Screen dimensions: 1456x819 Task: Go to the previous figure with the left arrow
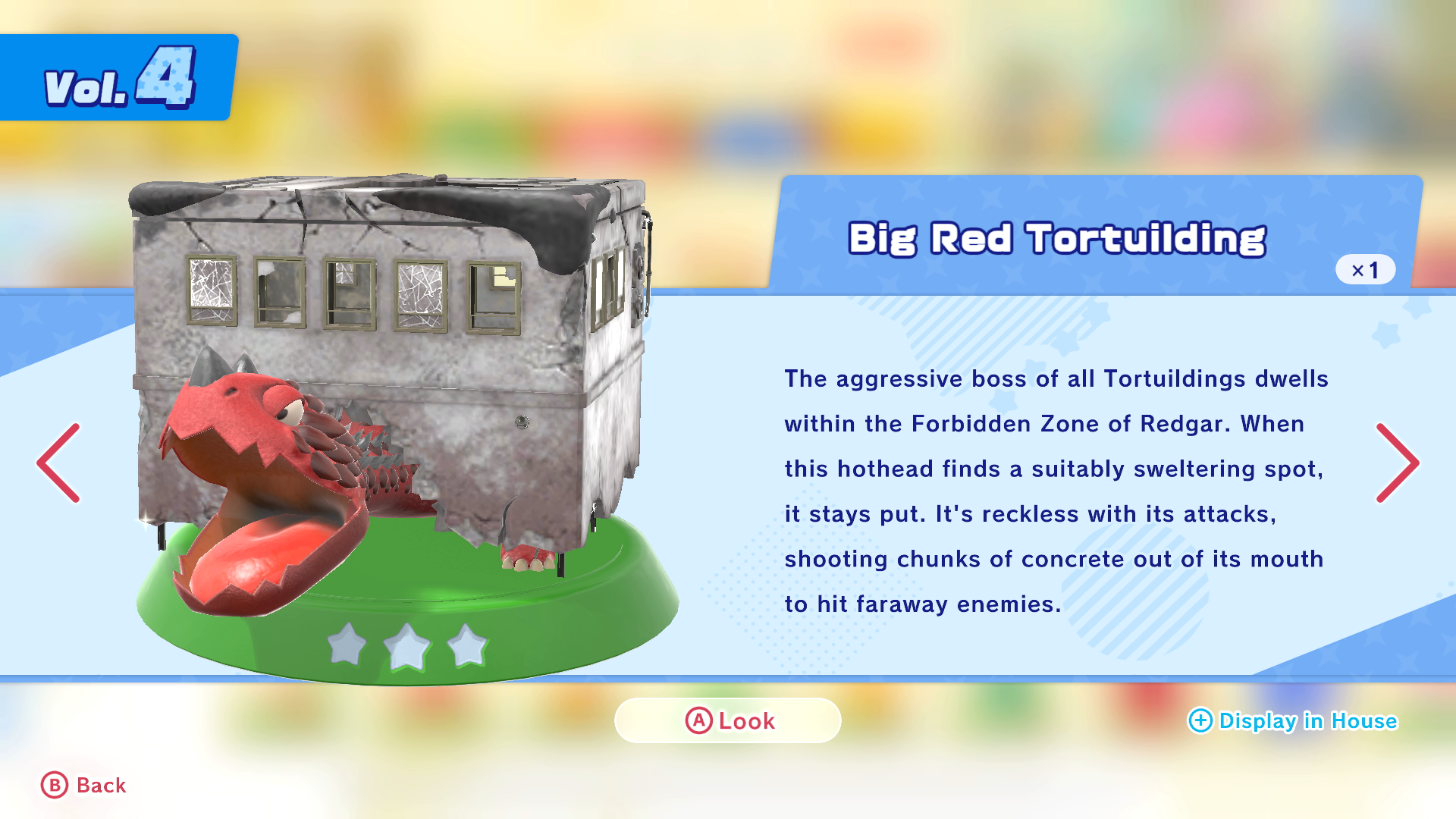58,463
